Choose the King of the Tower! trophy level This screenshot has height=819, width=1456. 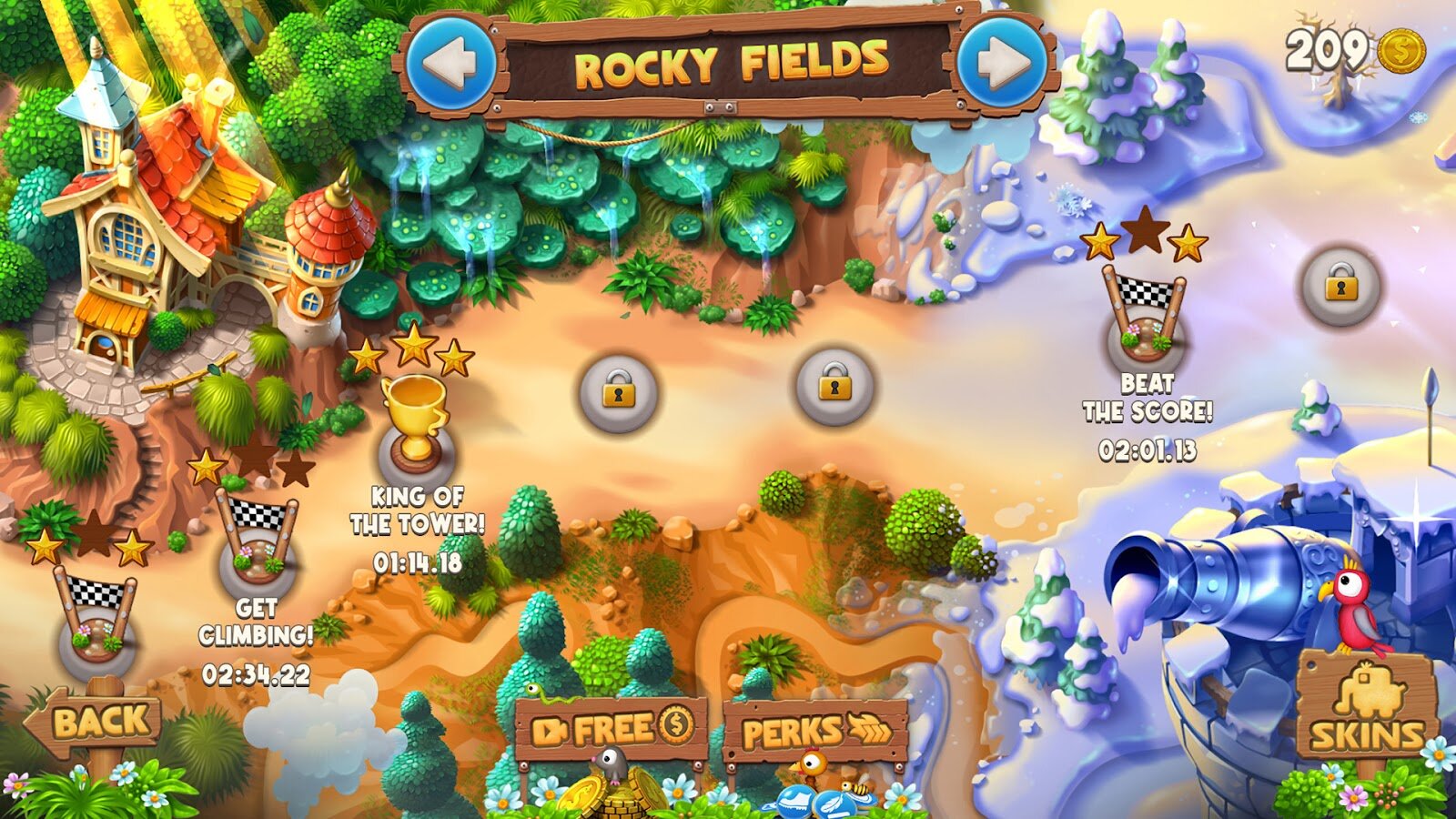click(x=415, y=428)
